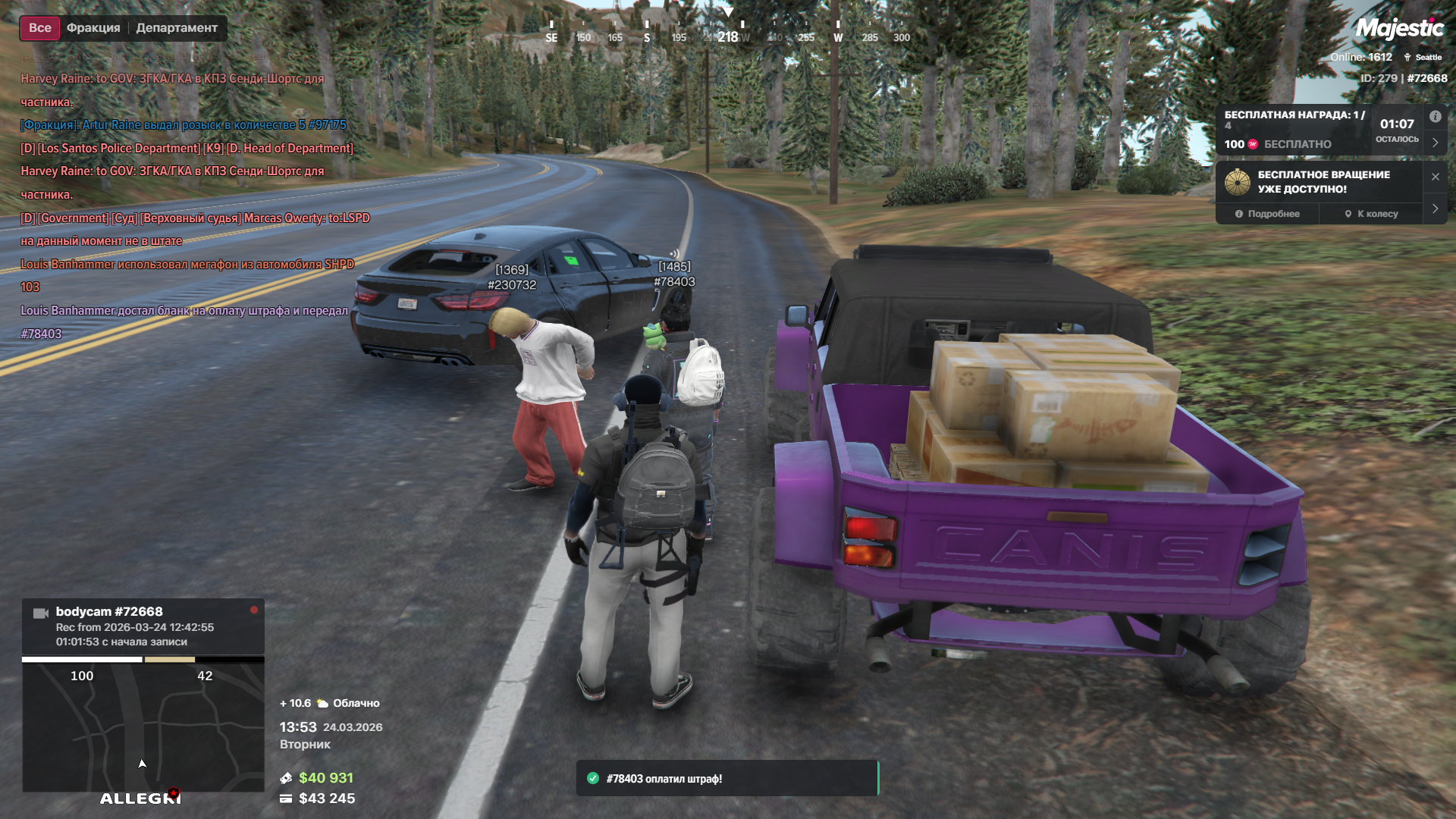Click the bodycam recording panel
This screenshot has width=1456, height=819.
pyautogui.click(x=143, y=626)
